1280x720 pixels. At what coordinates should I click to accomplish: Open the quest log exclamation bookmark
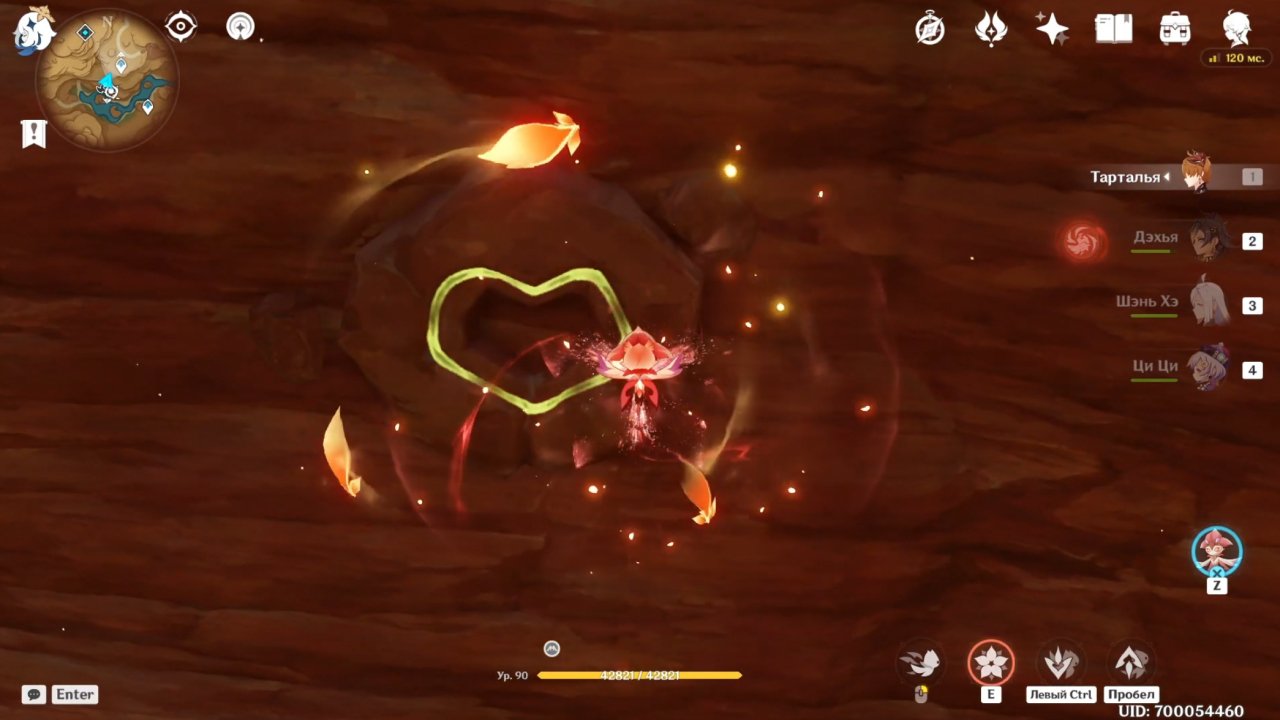pos(34,133)
